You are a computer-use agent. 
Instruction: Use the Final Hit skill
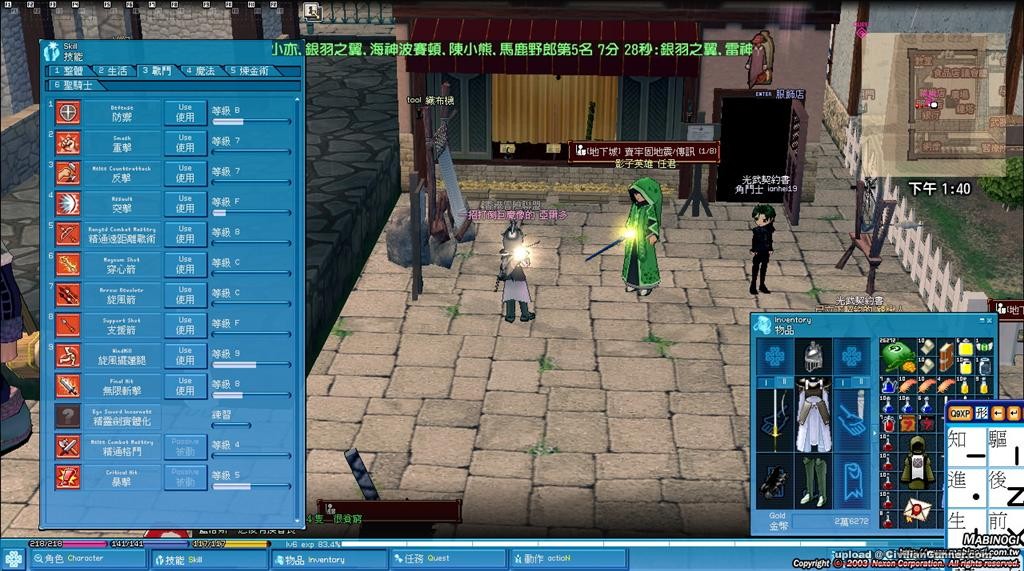click(185, 385)
